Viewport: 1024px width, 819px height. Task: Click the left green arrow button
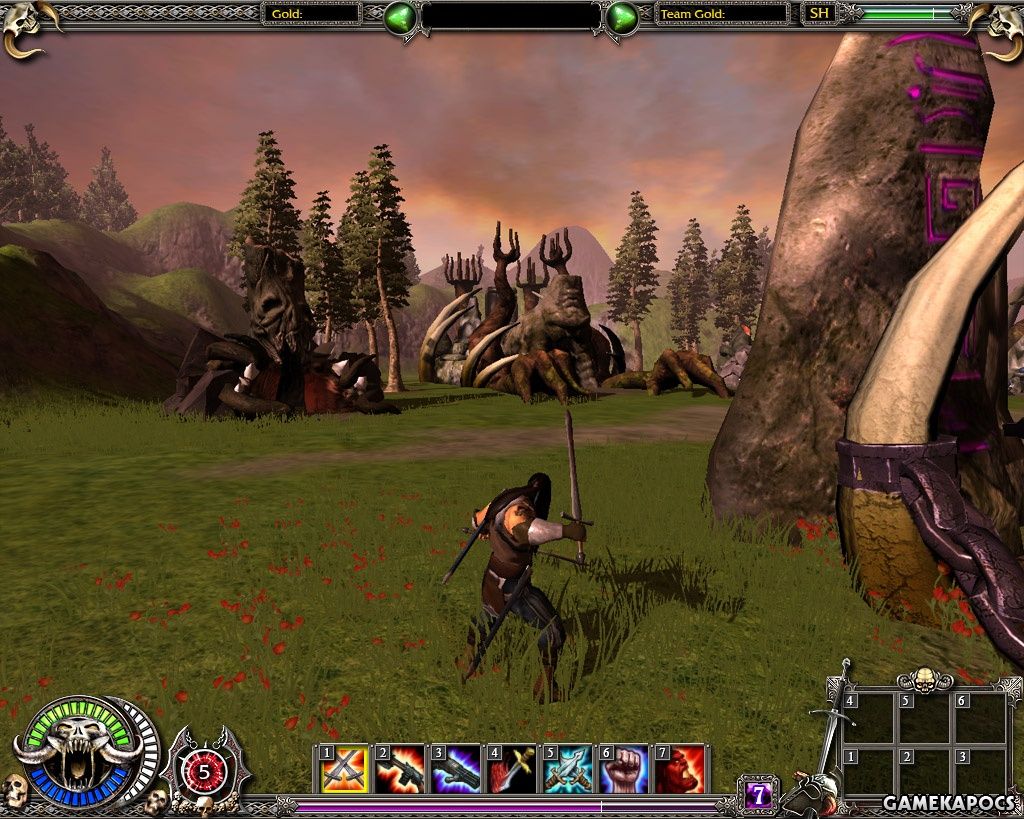[x=401, y=17]
